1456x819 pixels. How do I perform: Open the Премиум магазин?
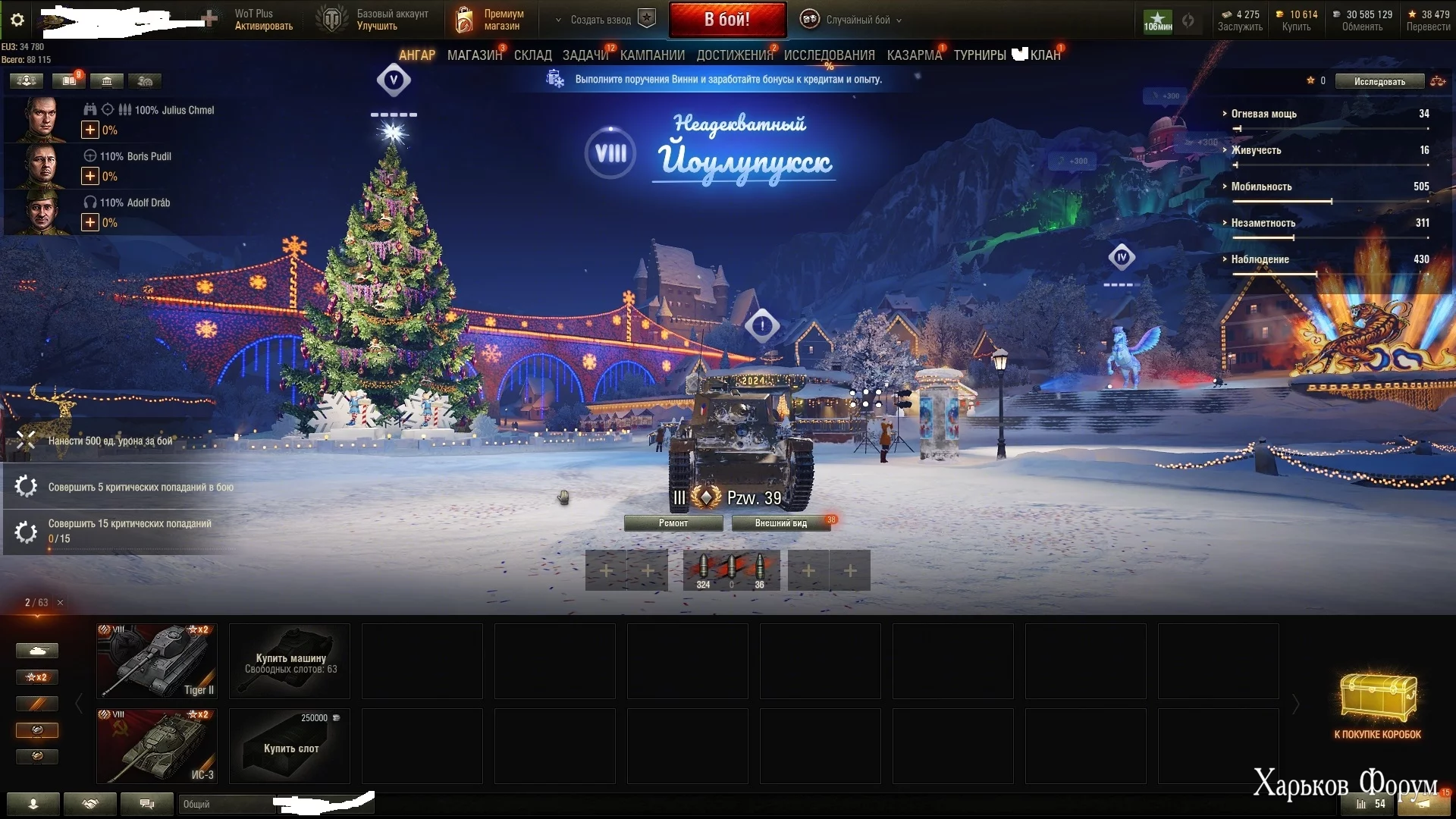pyautogui.click(x=491, y=20)
